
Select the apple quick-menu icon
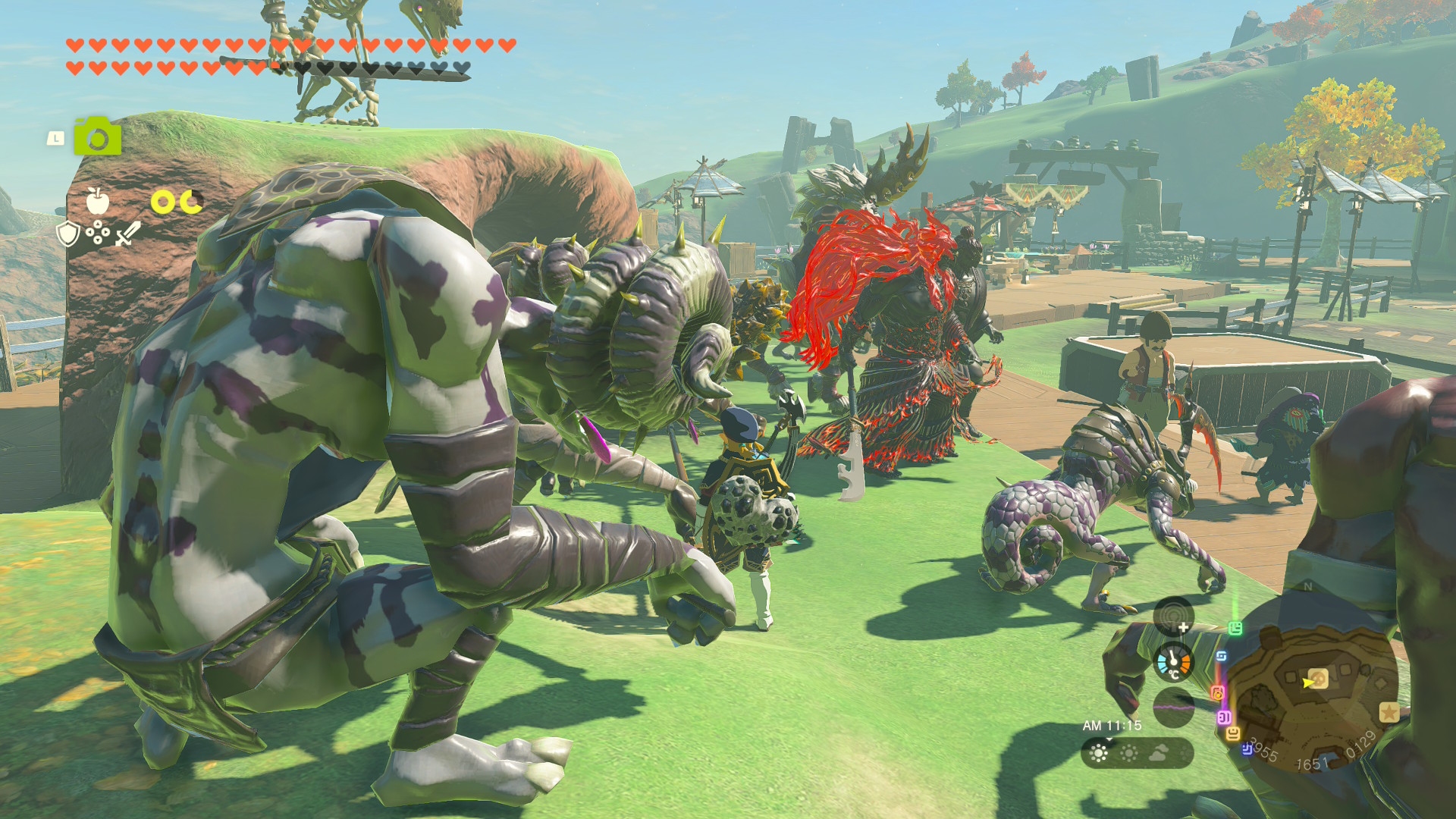(97, 201)
